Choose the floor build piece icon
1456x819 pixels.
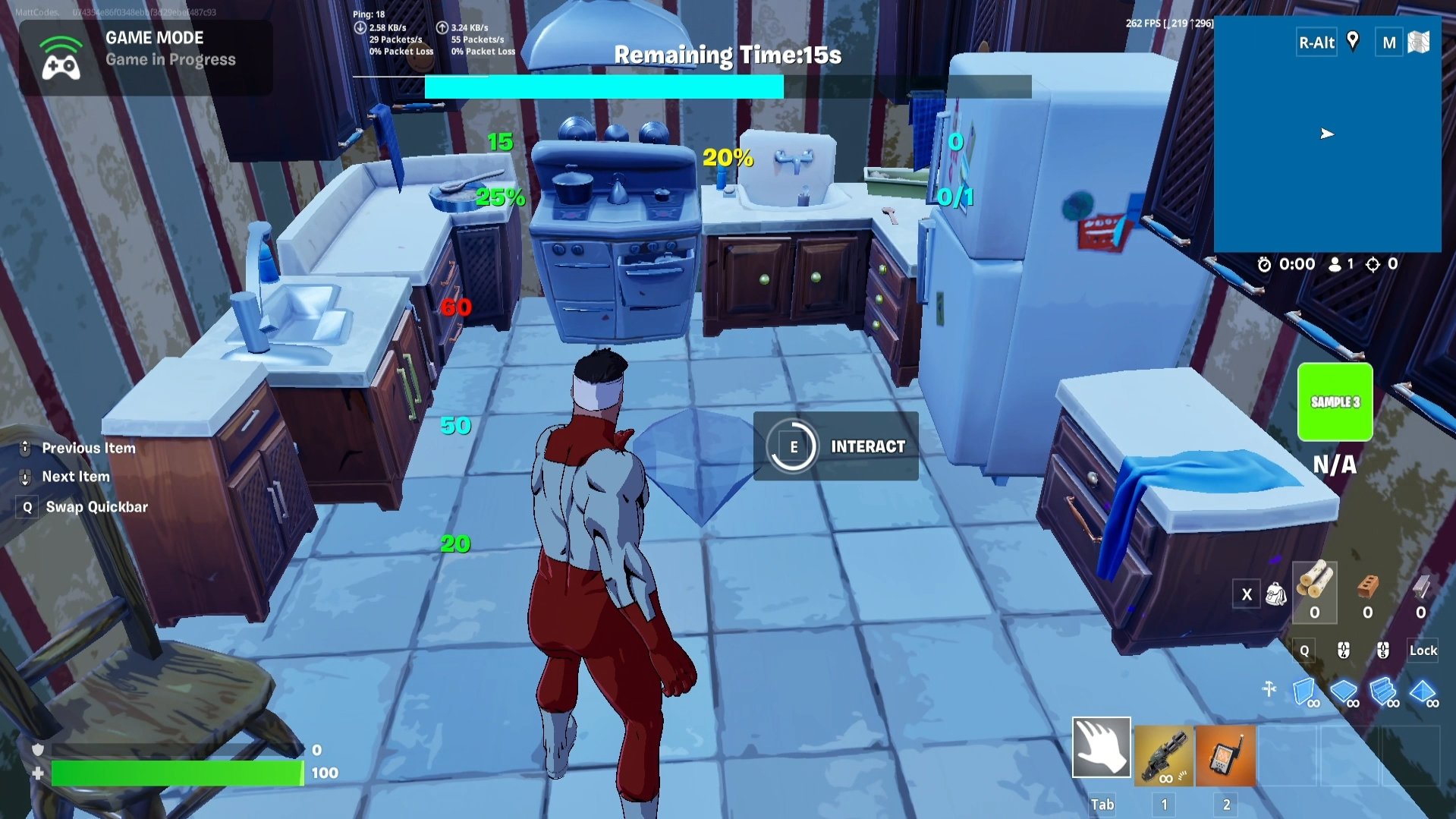1344,691
